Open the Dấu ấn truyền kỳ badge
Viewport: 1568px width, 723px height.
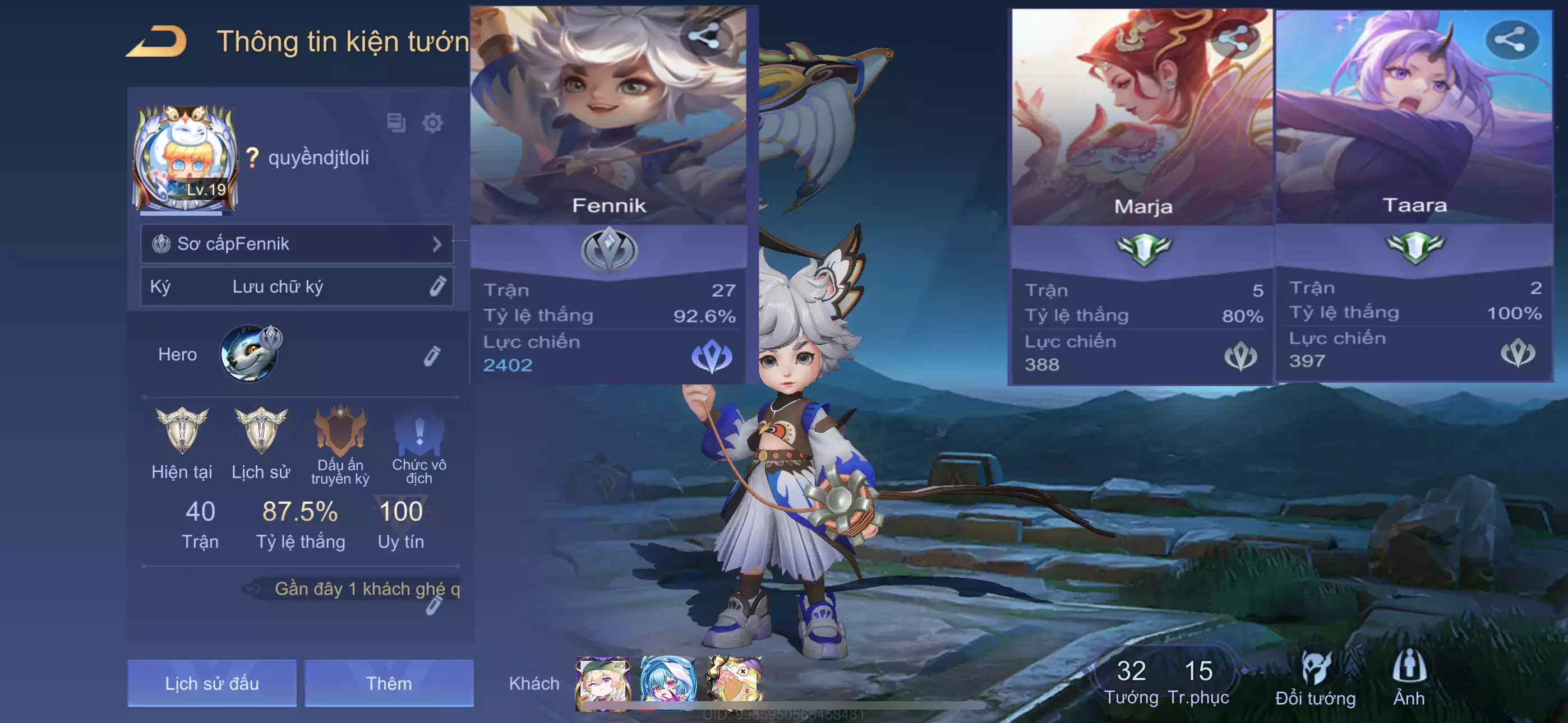point(340,432)
